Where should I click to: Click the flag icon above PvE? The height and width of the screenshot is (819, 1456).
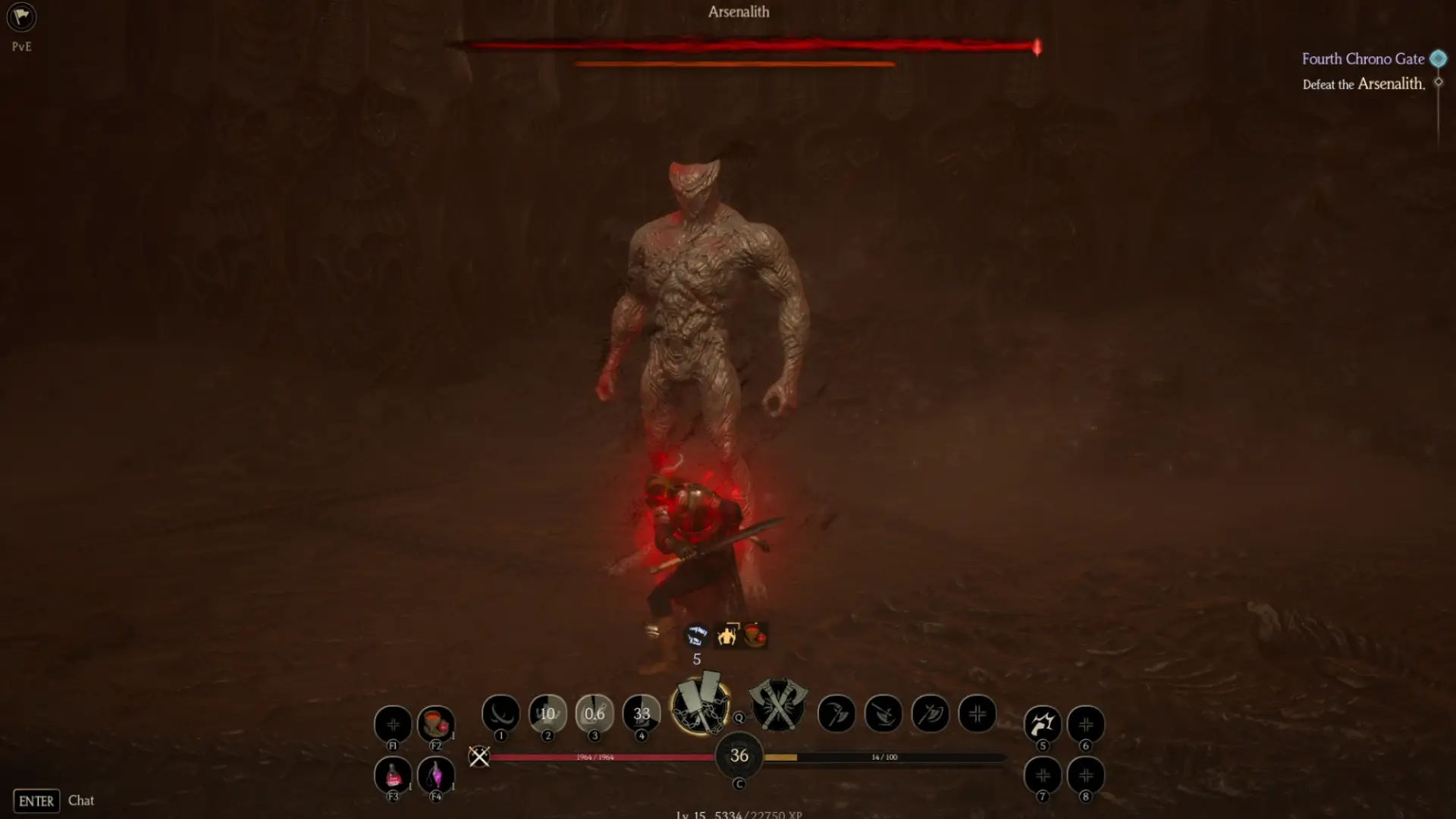click(21, 17)
